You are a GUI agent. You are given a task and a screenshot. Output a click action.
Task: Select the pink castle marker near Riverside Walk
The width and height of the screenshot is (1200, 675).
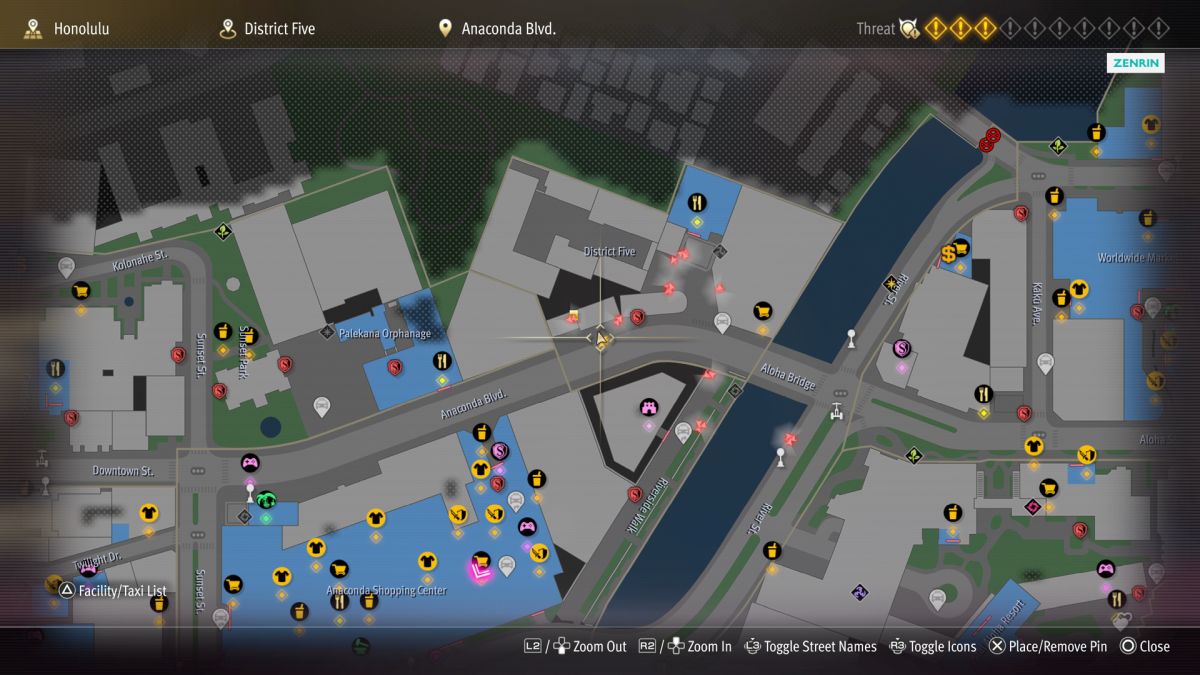click(x=648, y=407)
